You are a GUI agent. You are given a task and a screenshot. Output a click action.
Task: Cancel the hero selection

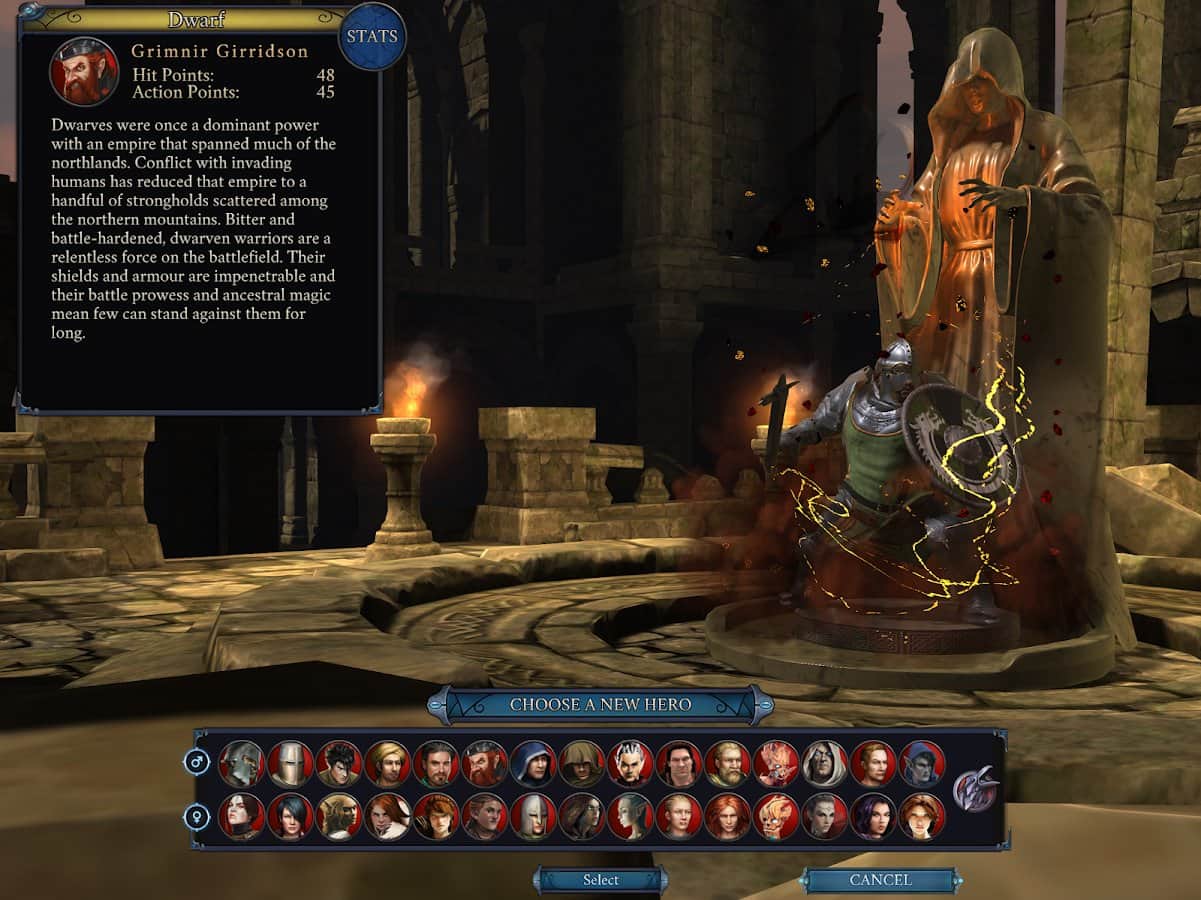pos(880,880)
